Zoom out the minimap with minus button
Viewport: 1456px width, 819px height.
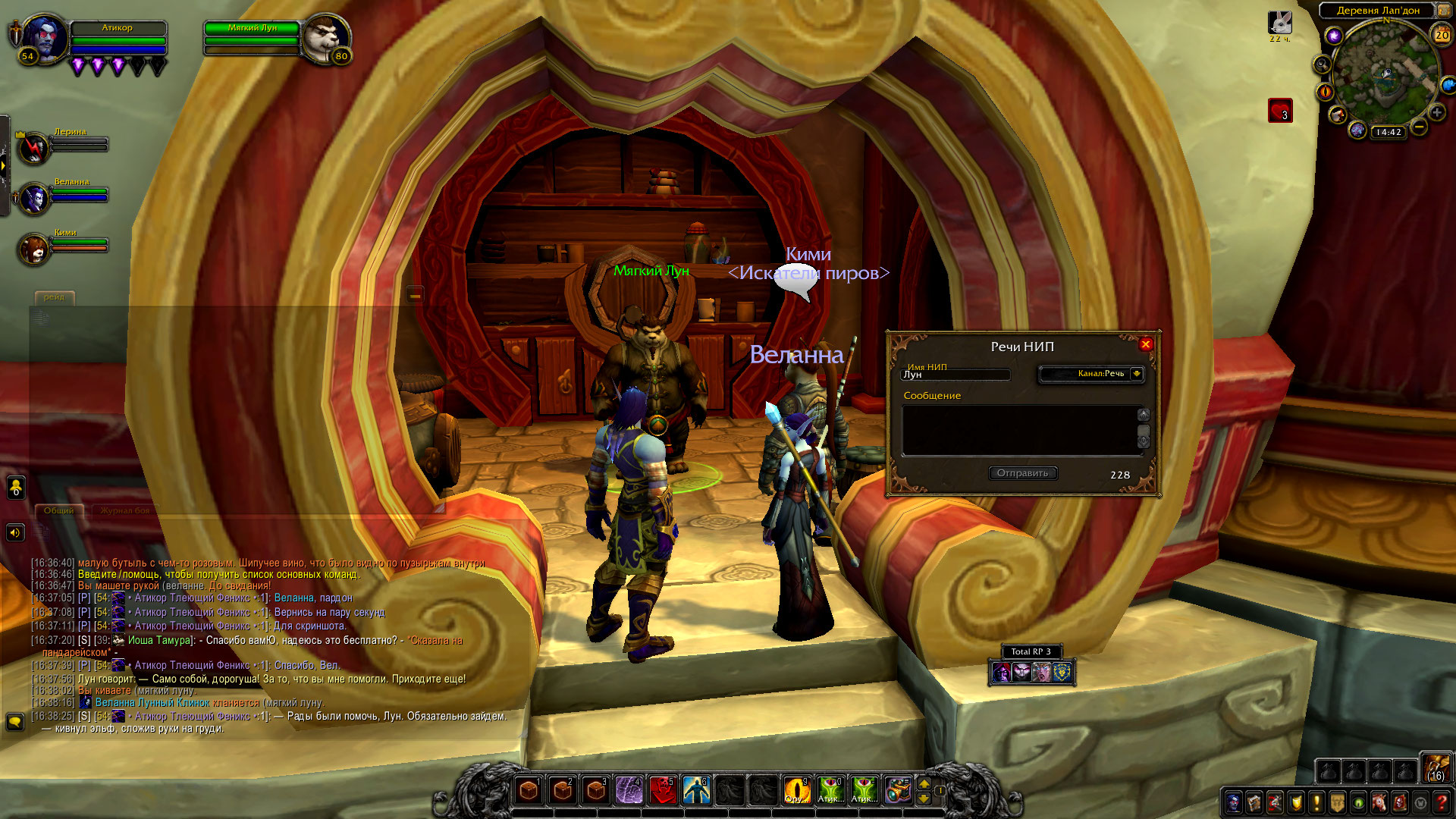click(1419, 127)
